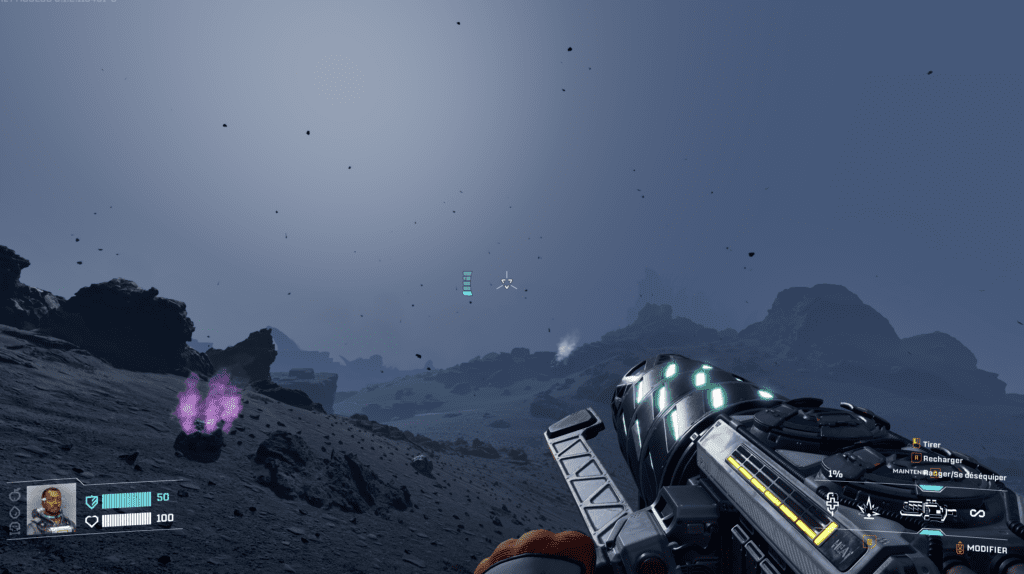Click the apple hunger status icon
The height and width of the screenshot is (574, 1024).
15,494
